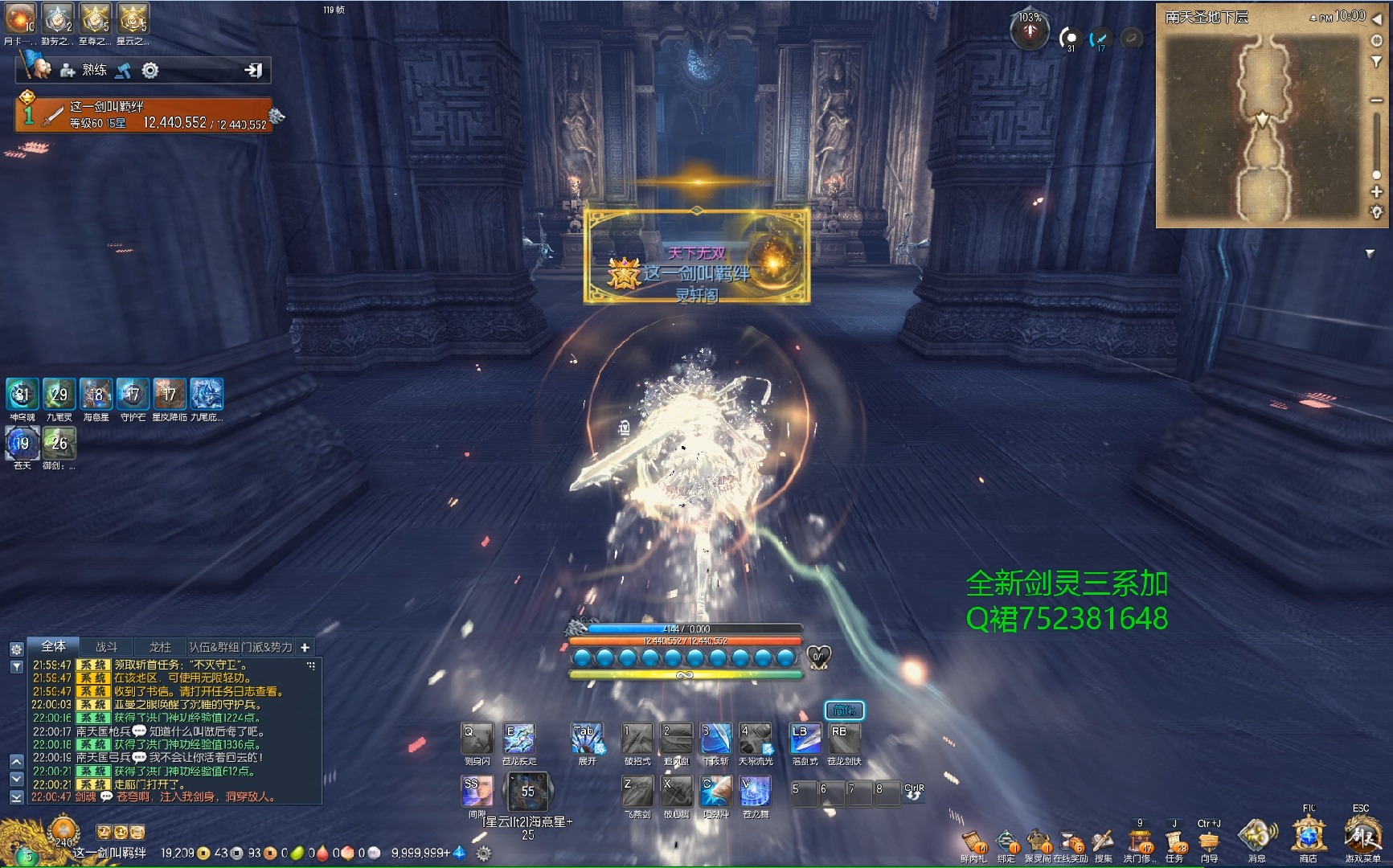Viewport: 1393px width, 868px height.
Task: Open the 游戏菜单 game menu
Action: [x=1362, y=837]
